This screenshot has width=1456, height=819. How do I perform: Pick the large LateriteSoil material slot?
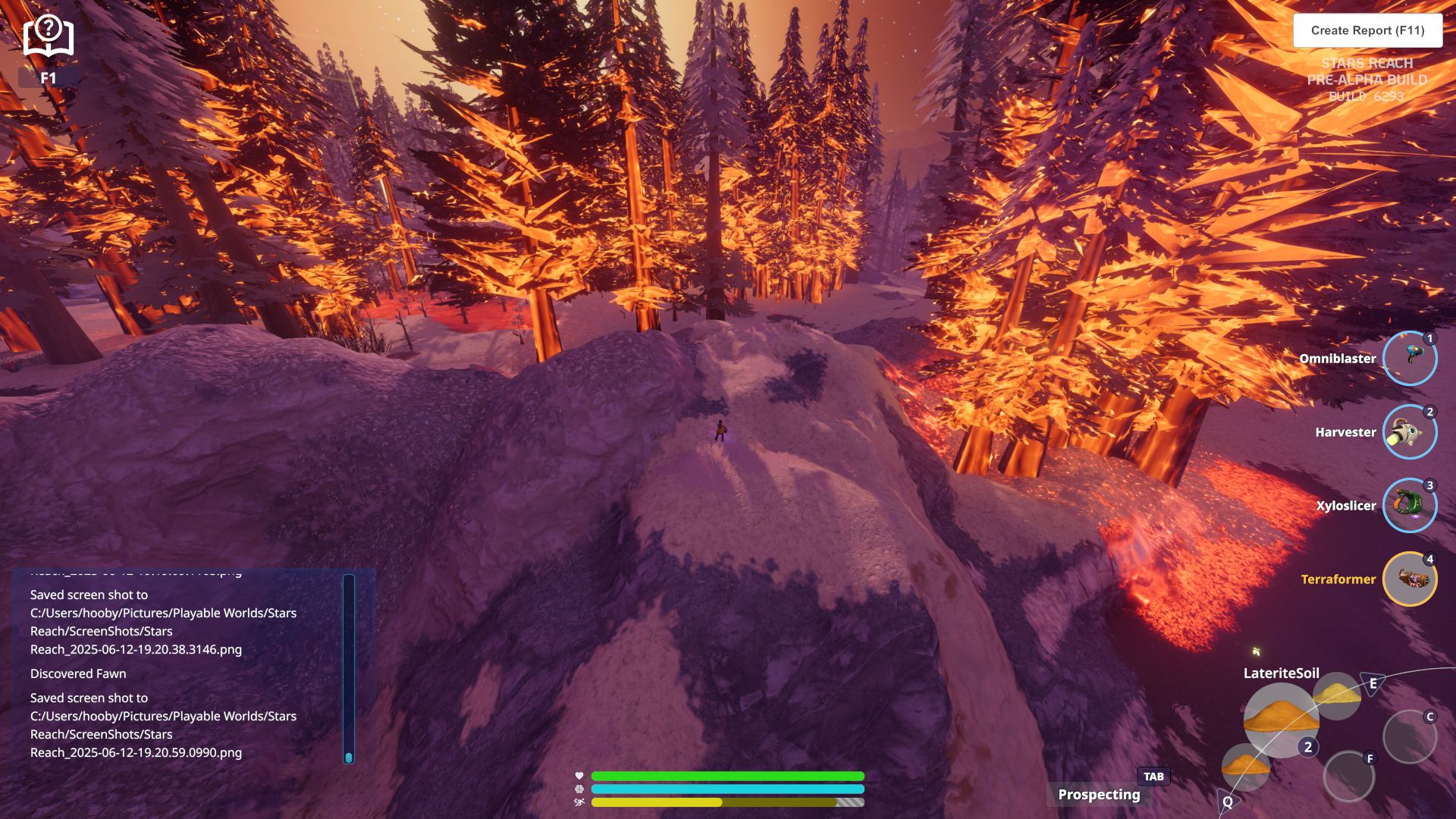point(1279,719)
